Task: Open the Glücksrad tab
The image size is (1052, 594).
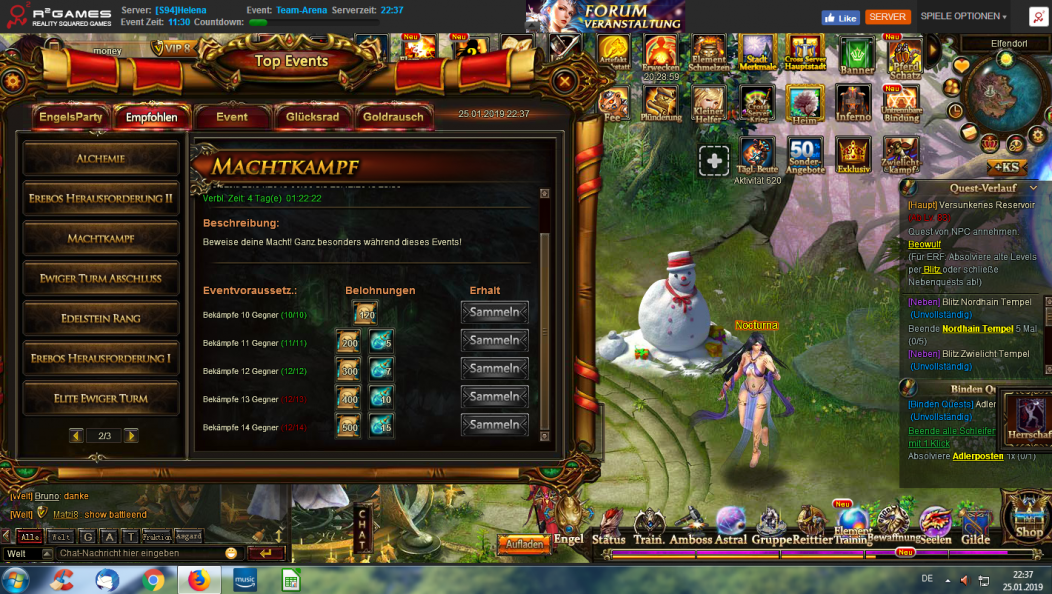Action: tap(312, 117)
